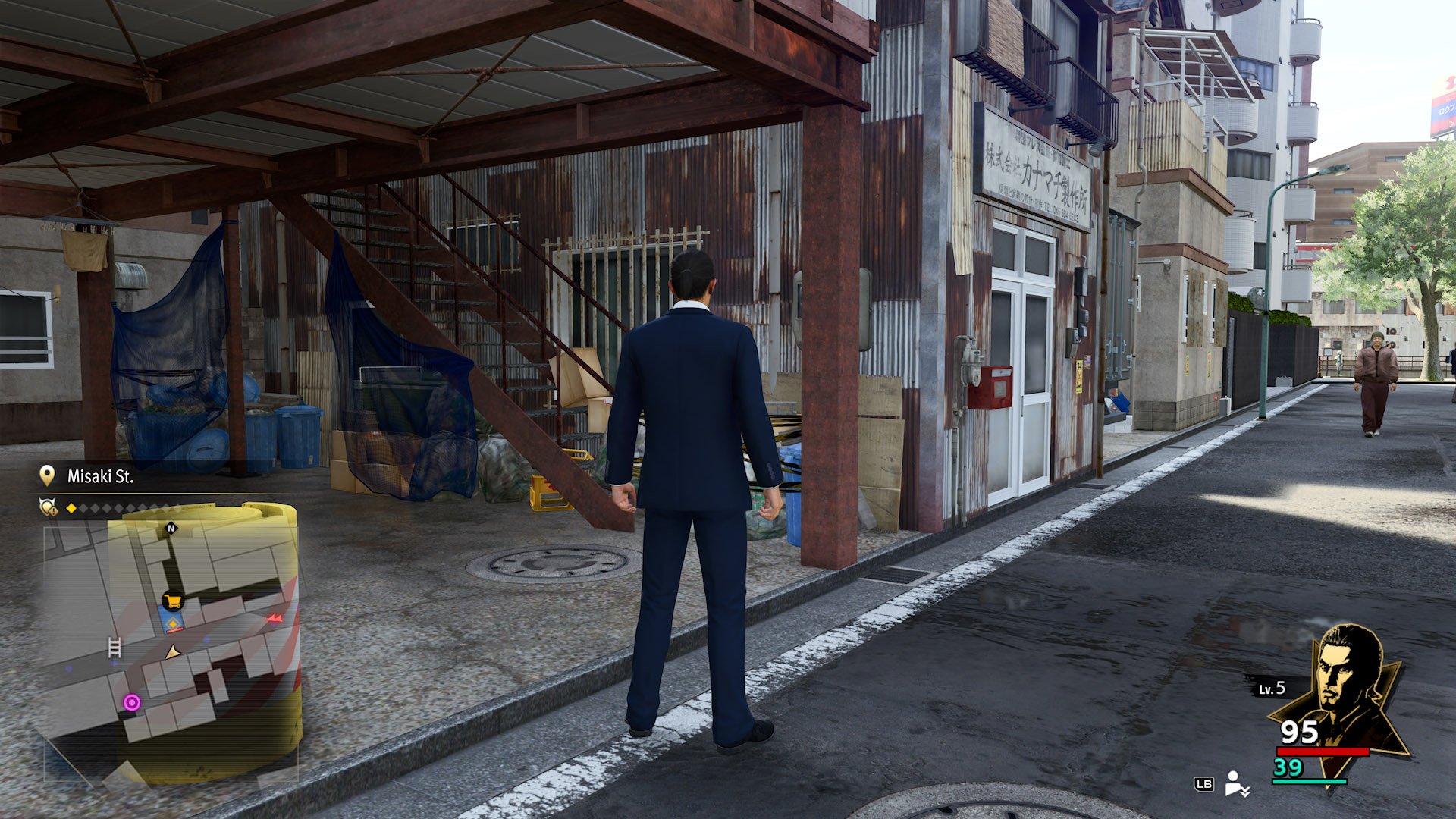
Task: Click the orange diamond marker on the minimap
Action: (174, 624)
